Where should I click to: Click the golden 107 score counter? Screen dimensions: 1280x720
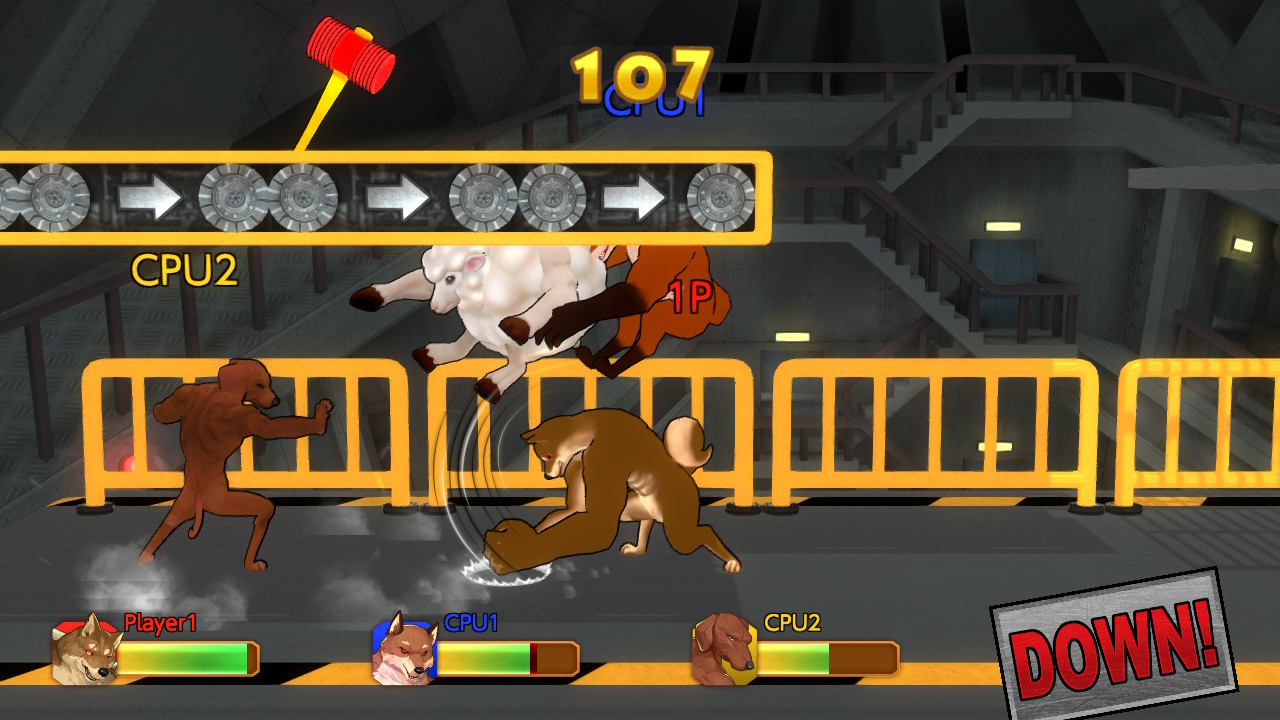[640, 70]
